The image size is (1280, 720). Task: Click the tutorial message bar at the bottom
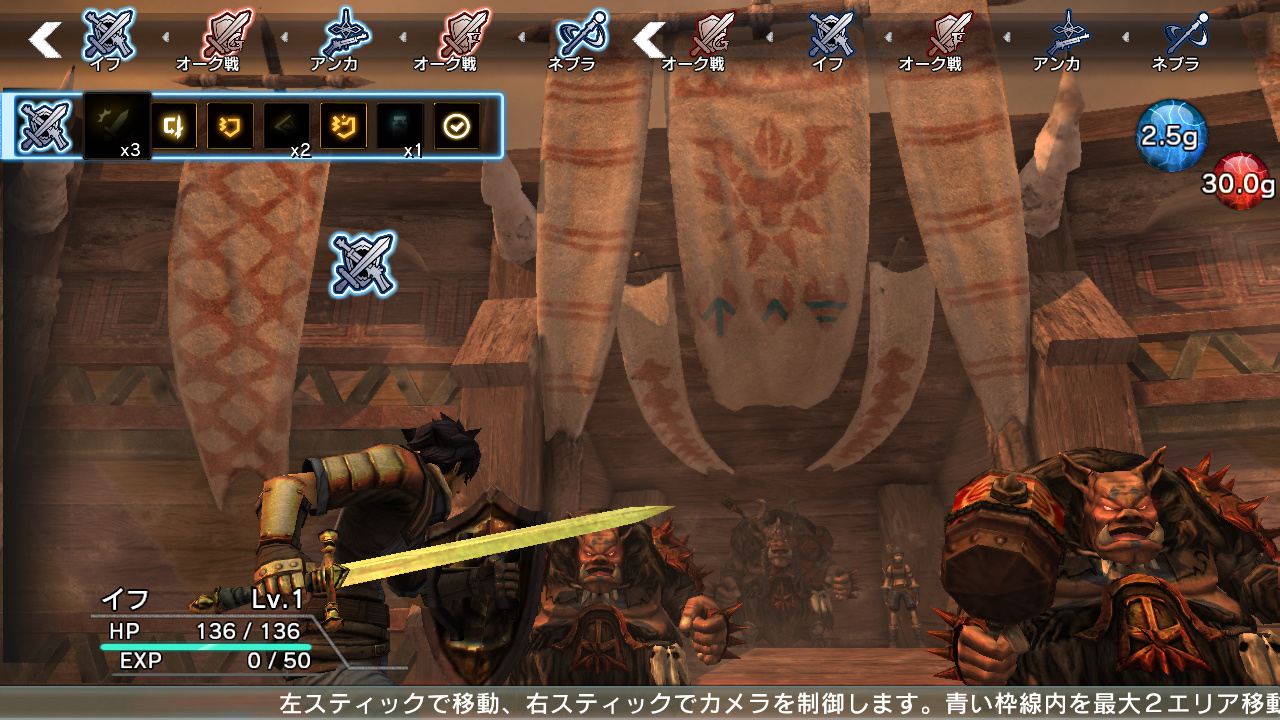point(640,702)
